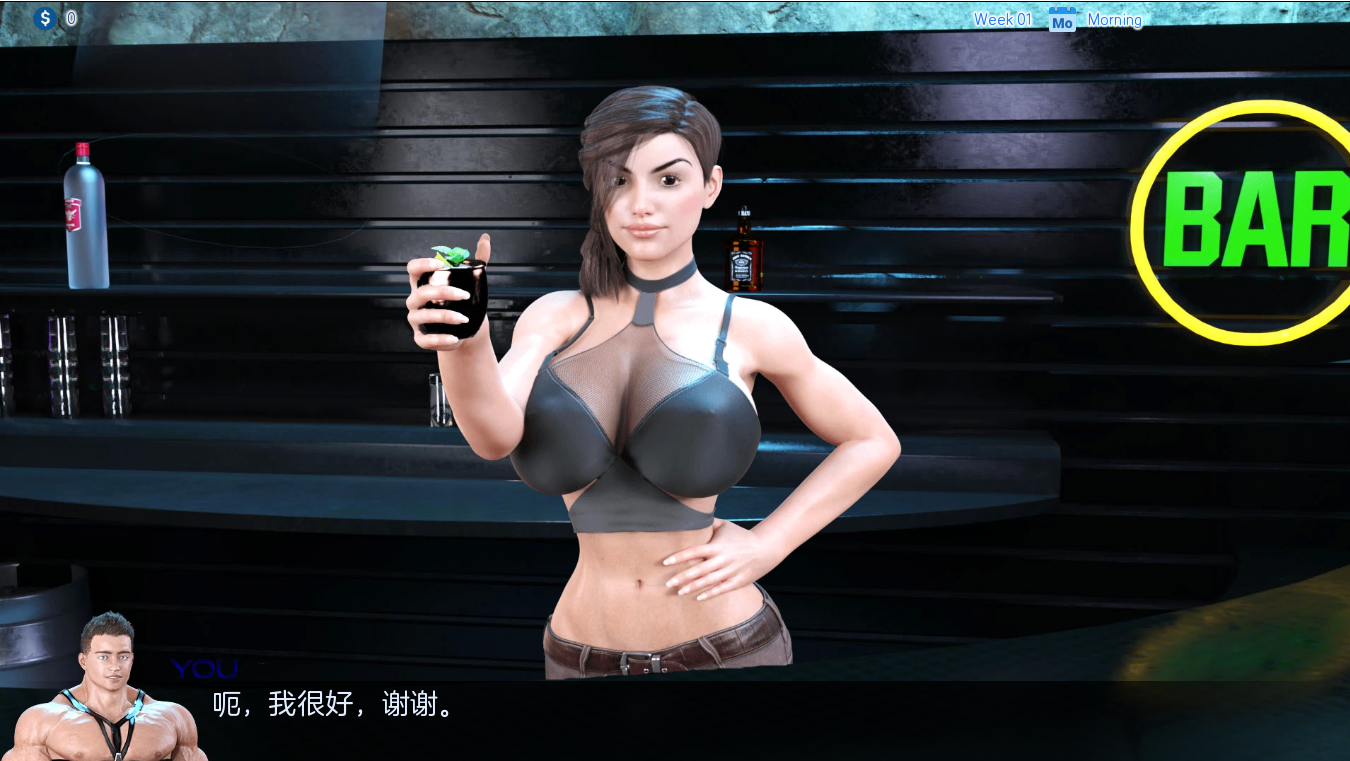1350x761 pixels.
Task: Click the dialogue line 呃，我很好，谢谢。
Action: [330, 705]
